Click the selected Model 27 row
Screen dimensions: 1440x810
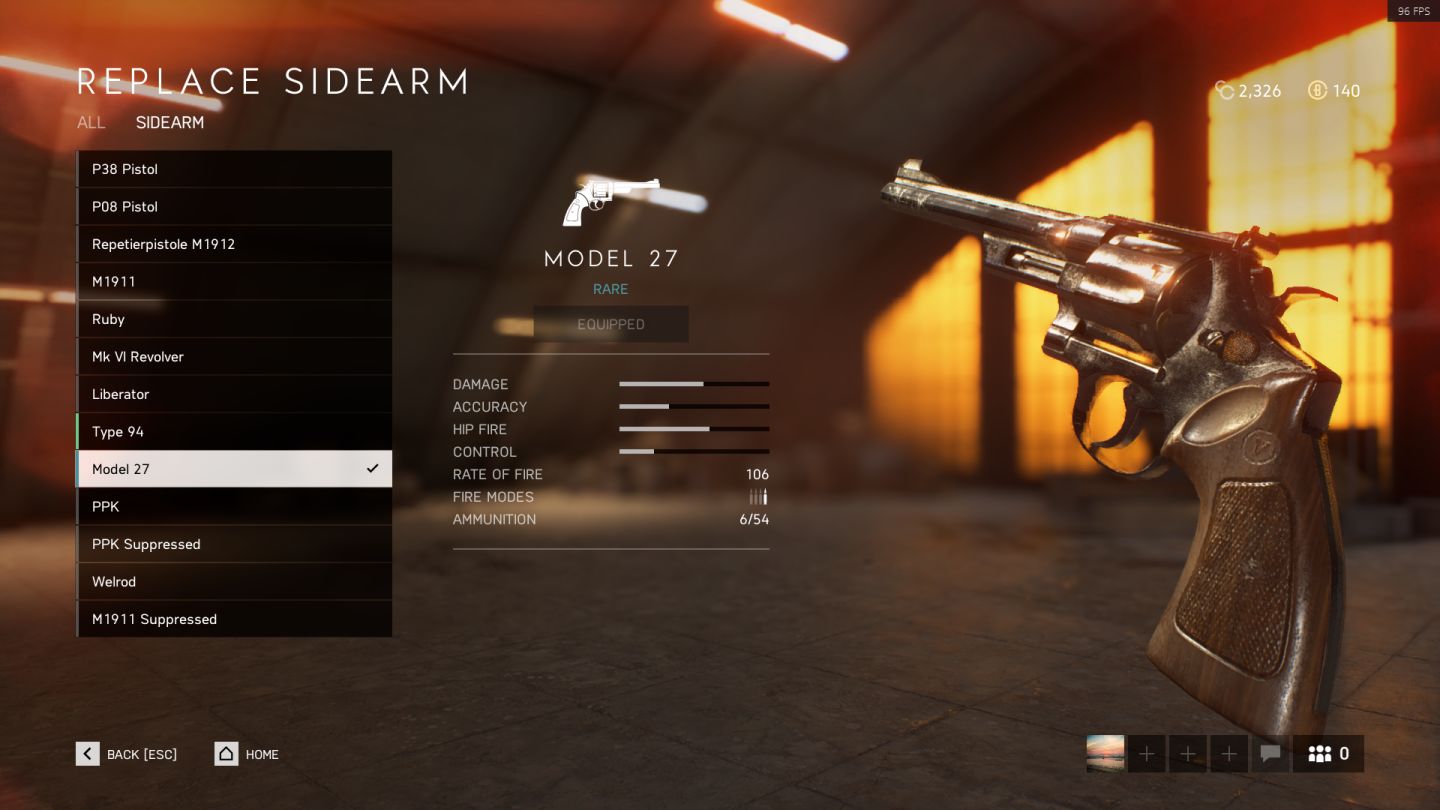click(234, 469)
